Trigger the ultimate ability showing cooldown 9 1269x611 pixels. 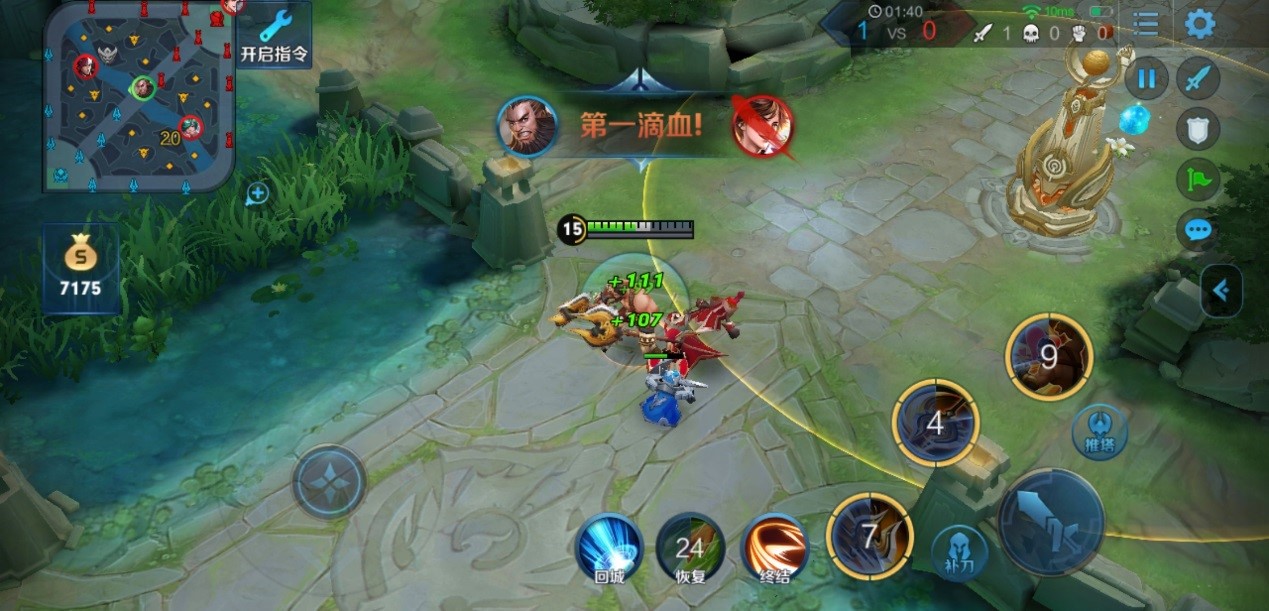(x=1049, y=357)
